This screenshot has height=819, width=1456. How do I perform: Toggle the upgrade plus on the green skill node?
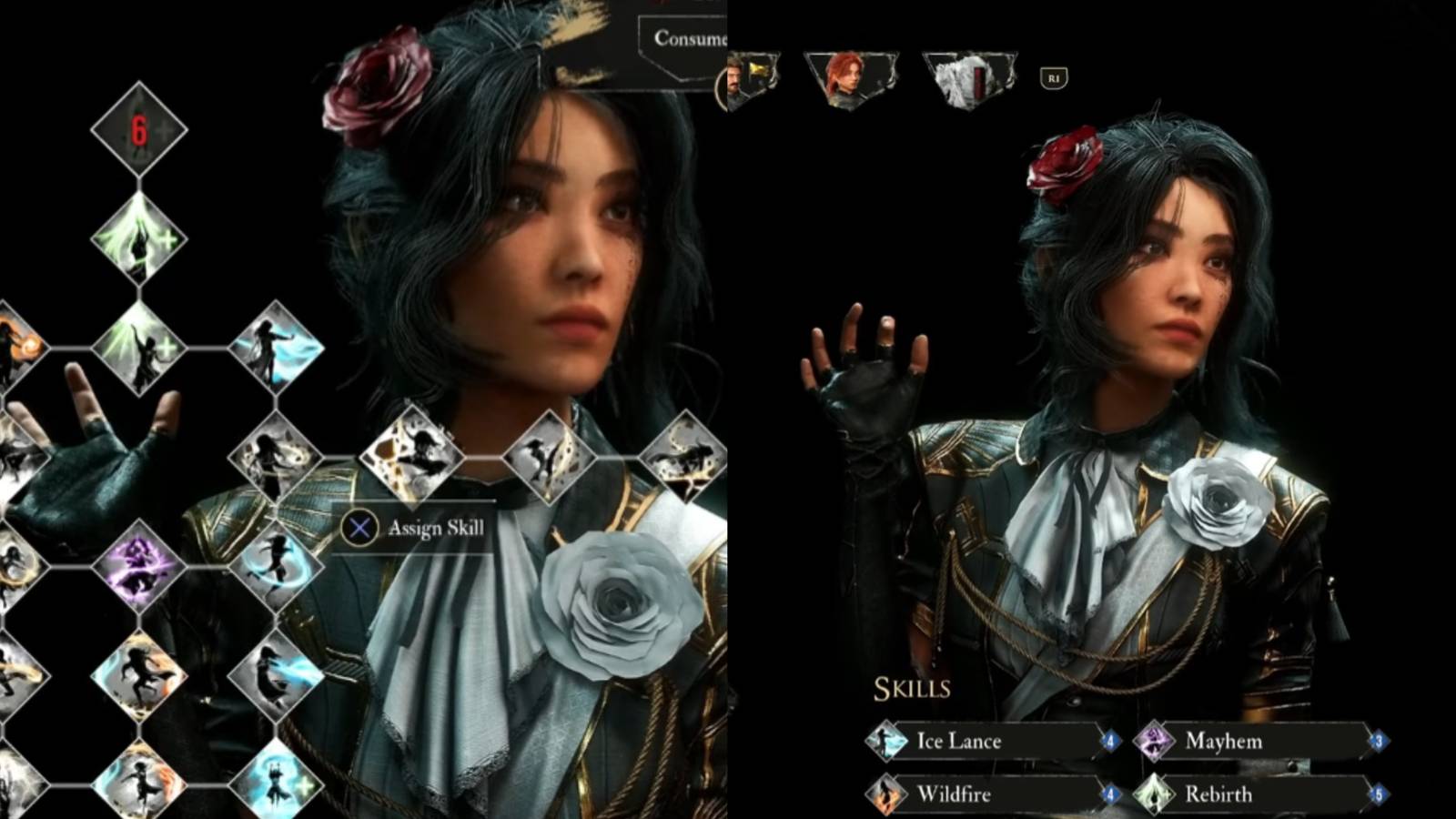click(x=167, y=238)
